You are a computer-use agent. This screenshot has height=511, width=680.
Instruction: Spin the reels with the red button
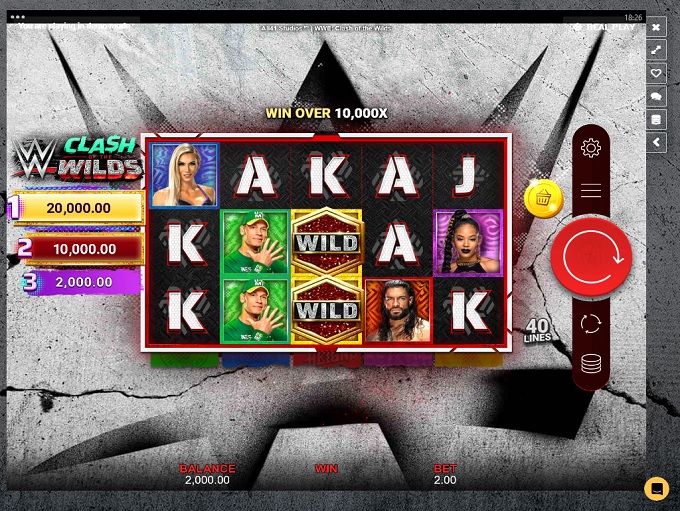[591, 257]
